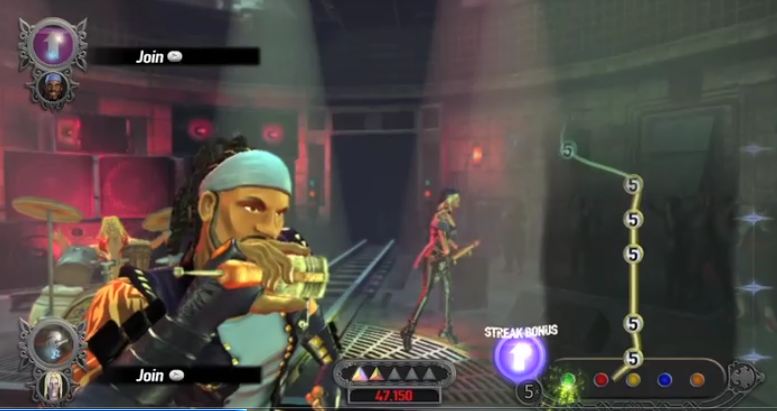Hit the red fret button
The height and width of the screenshot is (411, 777).
coord(601,380)
